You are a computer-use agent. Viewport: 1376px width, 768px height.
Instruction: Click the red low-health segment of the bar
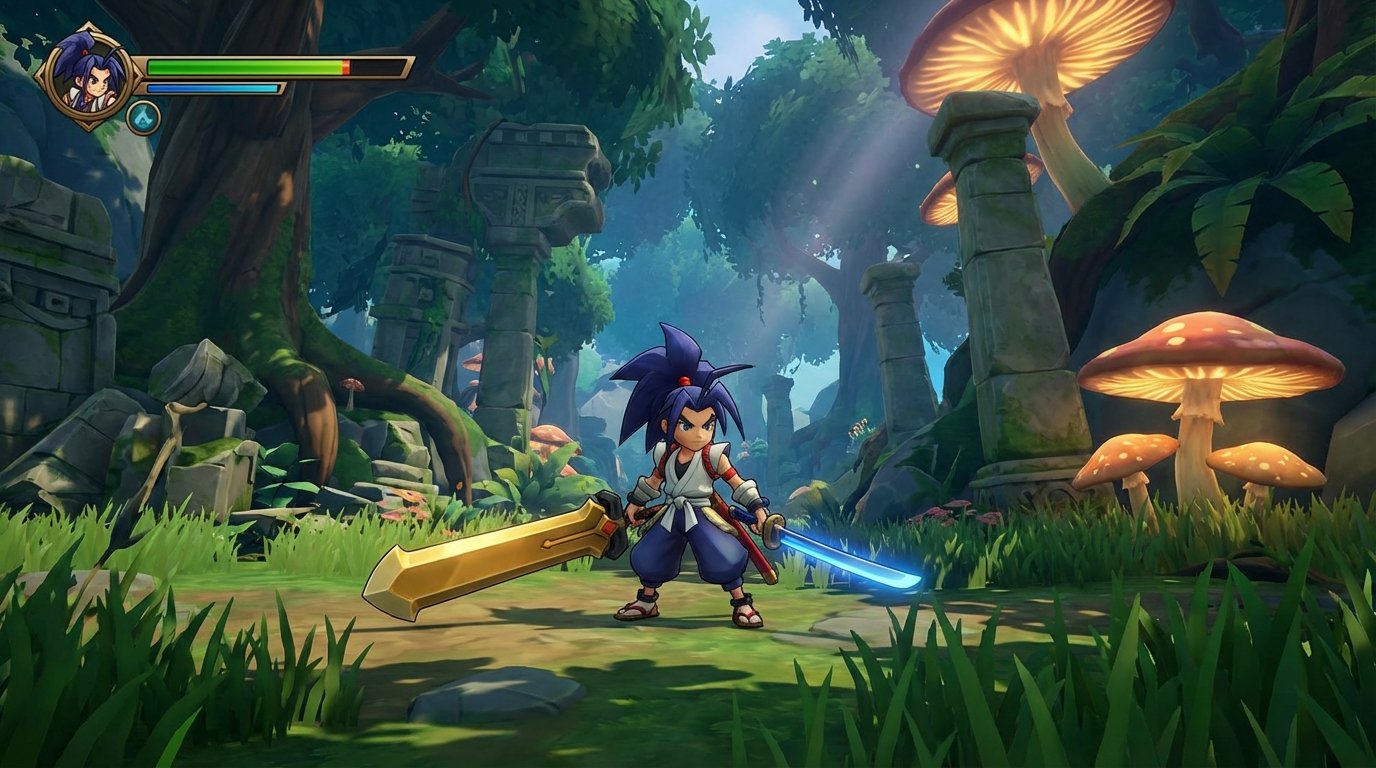coord(345,66)
